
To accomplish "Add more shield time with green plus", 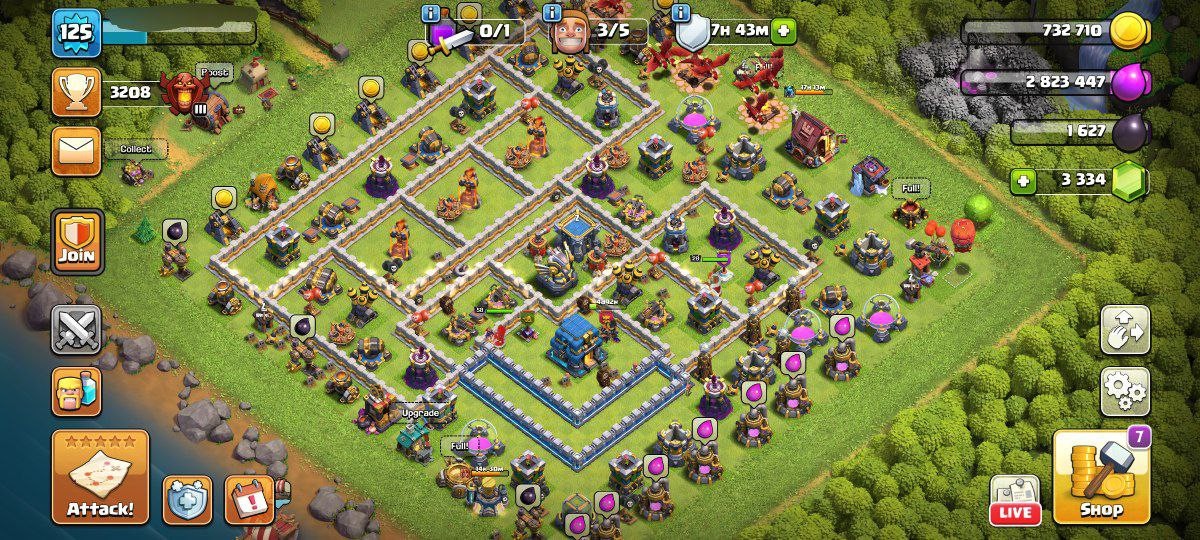I will click(783, 31).
